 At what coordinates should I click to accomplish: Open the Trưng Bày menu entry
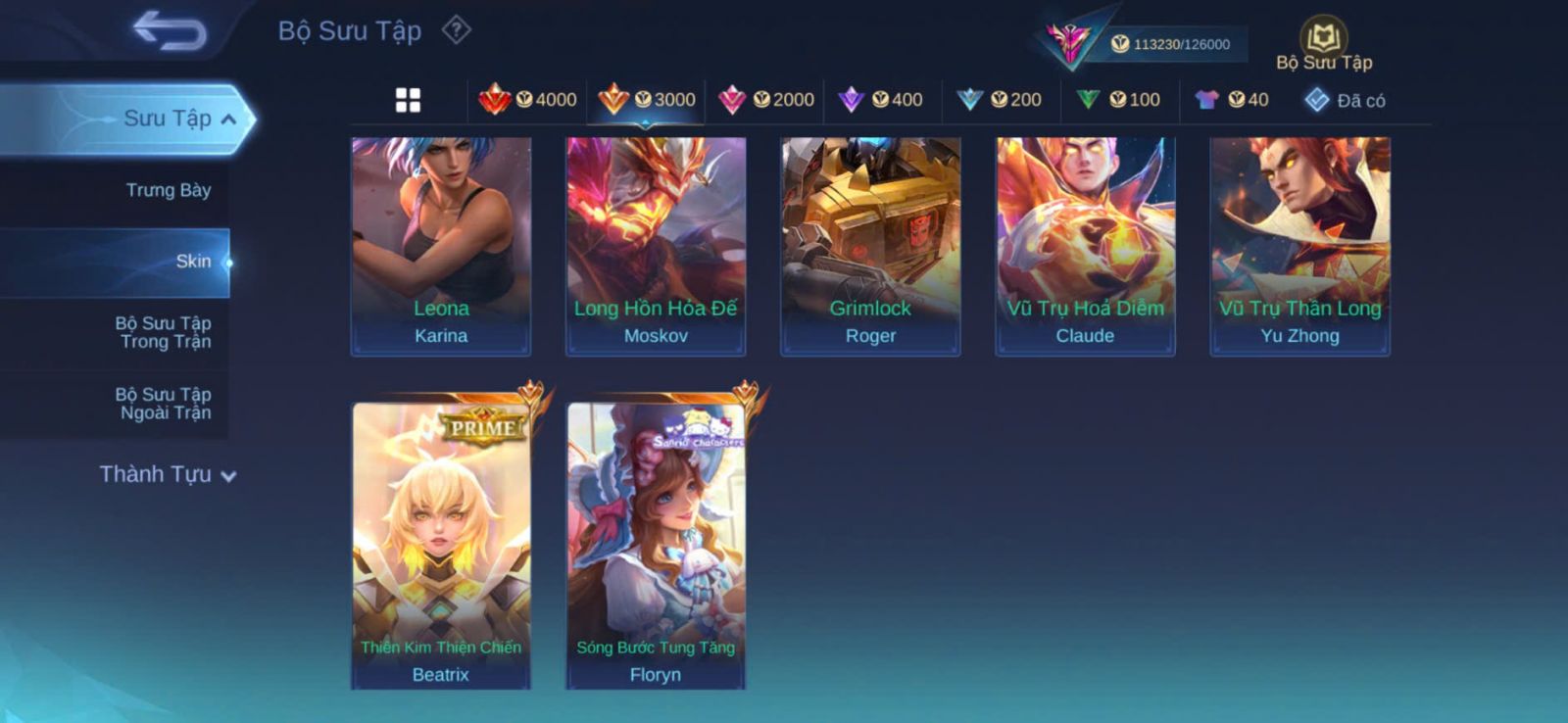pyautogui.click(x=168, y=190)
